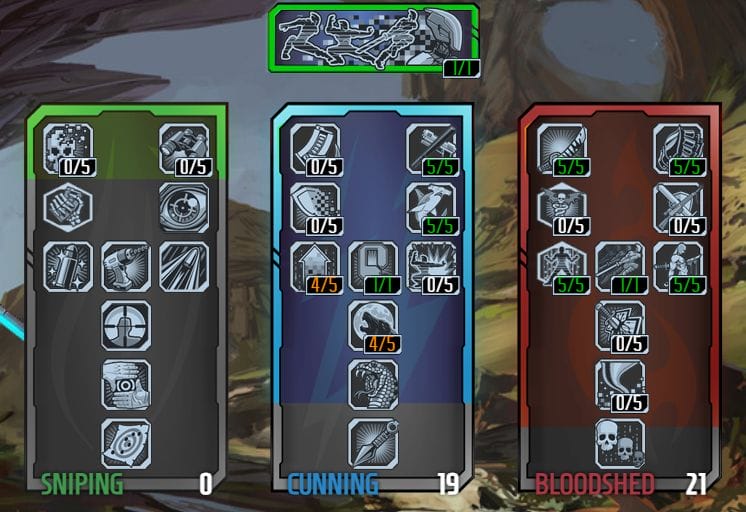Select the Critical Ascensi0n skill in Sniping
The image size is (746, 512).
pyautogui.click(x=126, y=443)
